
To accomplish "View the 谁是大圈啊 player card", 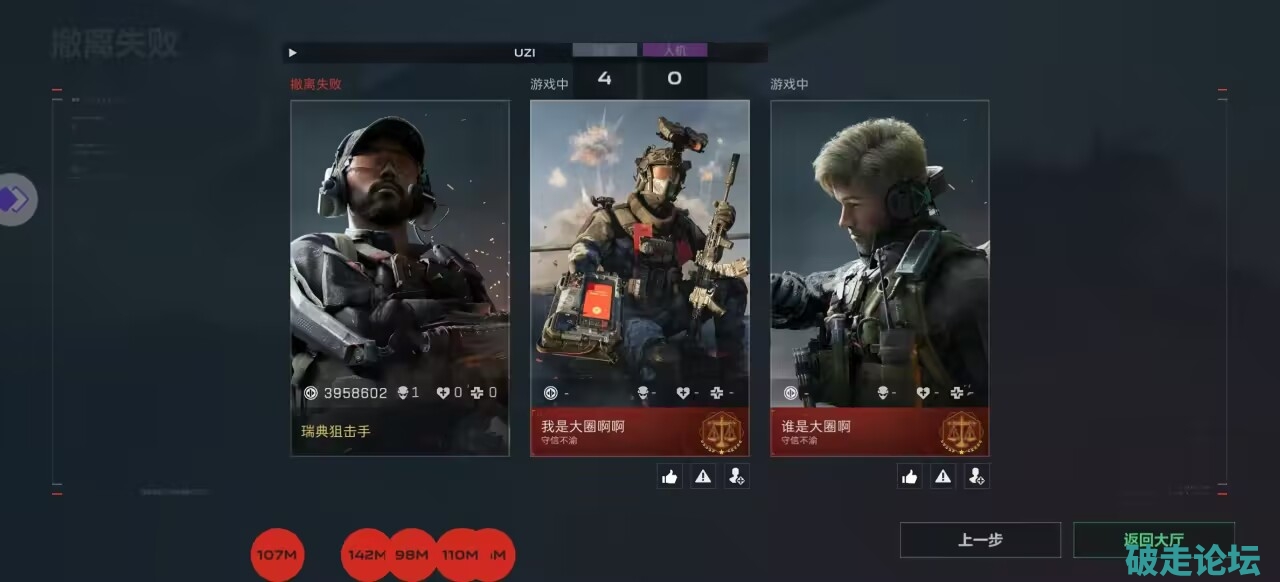I will click(880, 278).
